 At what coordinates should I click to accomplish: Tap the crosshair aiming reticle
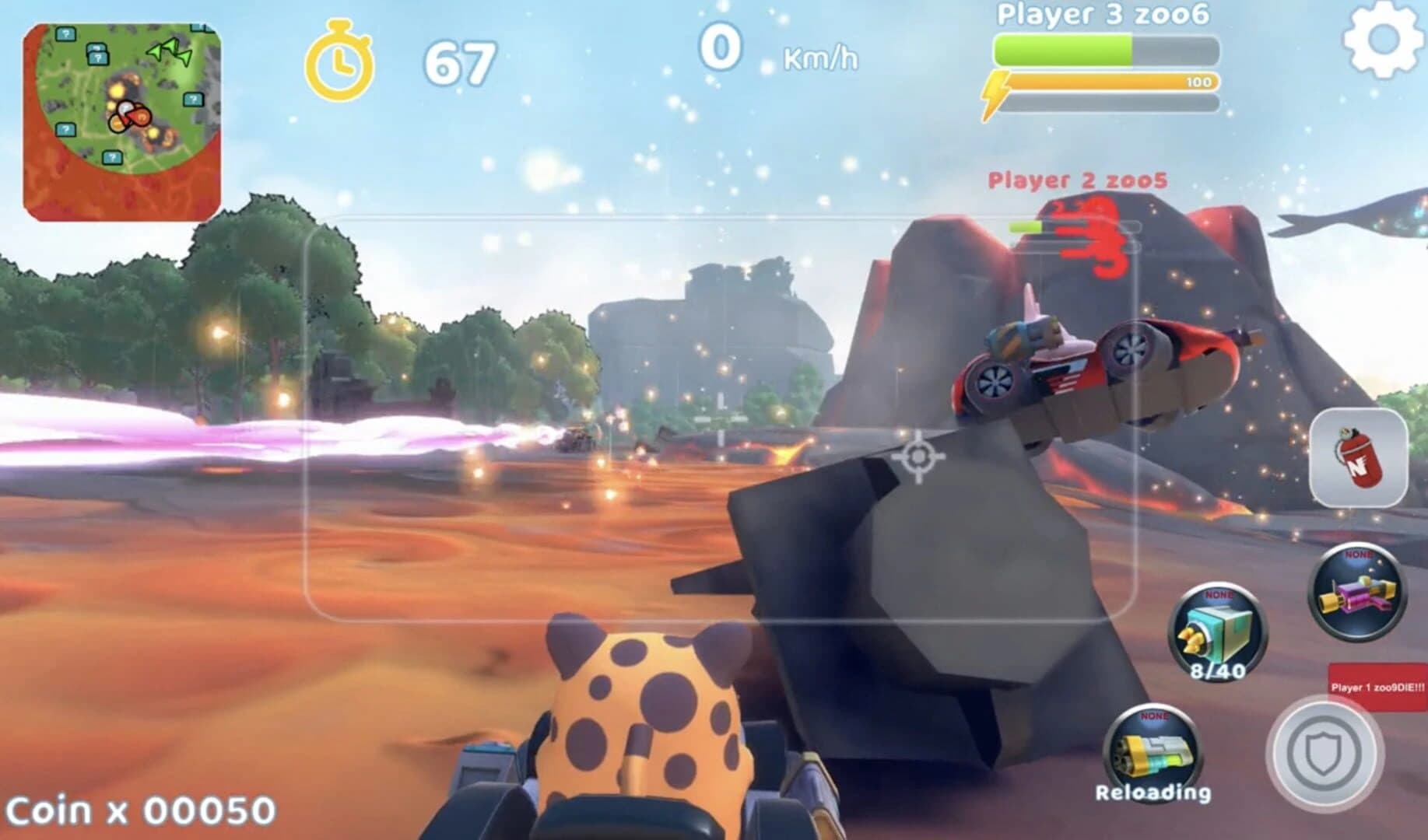917,458
